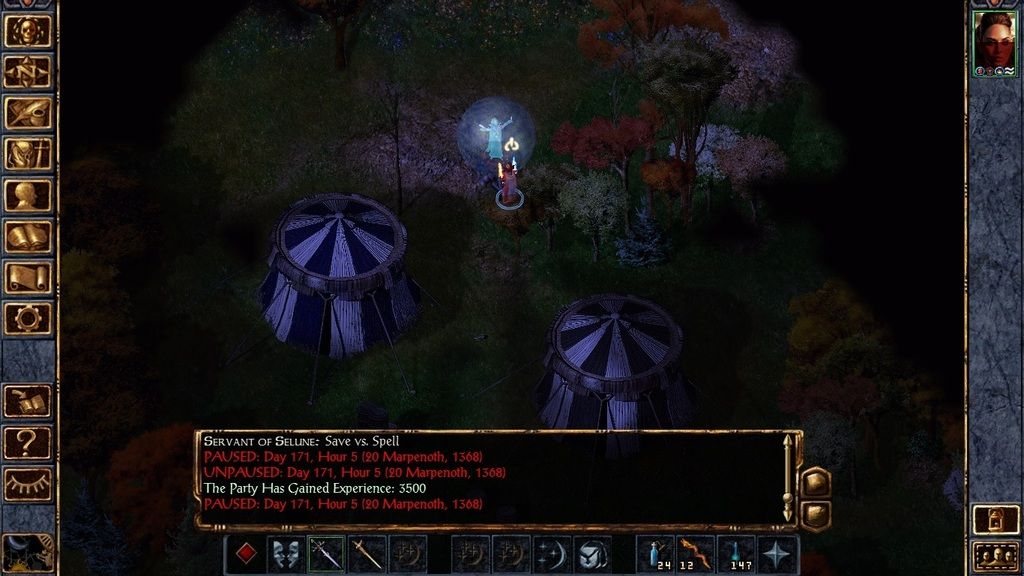Open spell casting with the bright crescent moon
1024x576 pixels.
553,554
